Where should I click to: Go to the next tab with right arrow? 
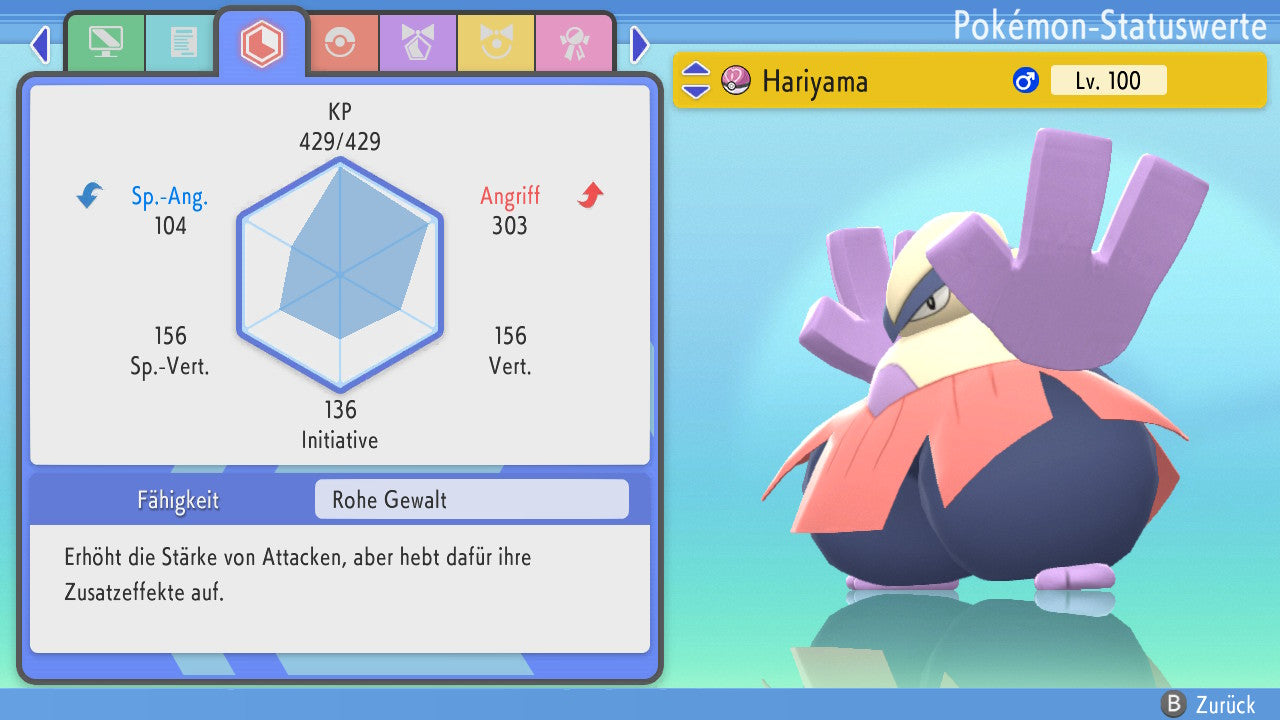coord(640,44)
